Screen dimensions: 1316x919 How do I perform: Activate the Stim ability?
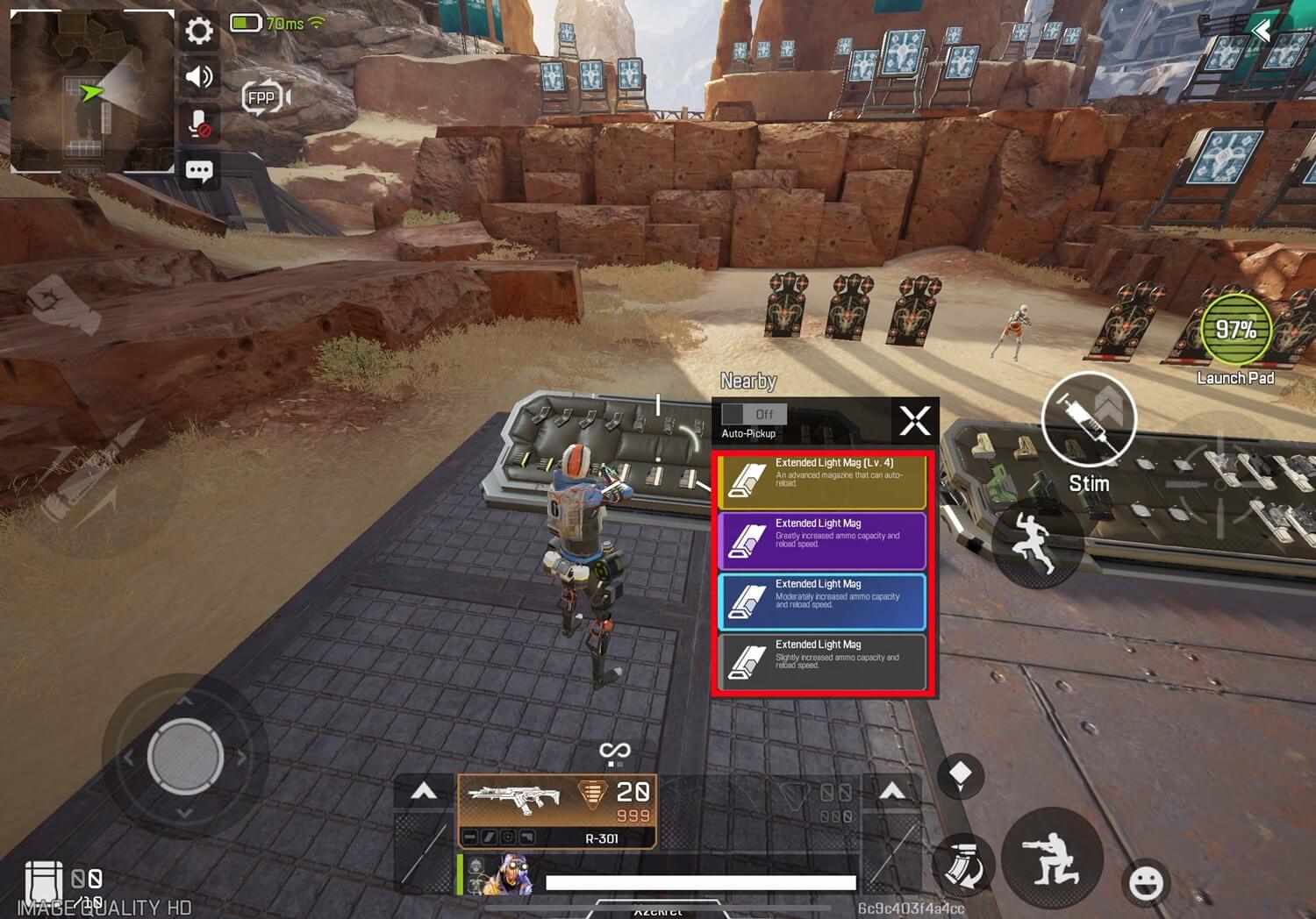(1089, 421)
